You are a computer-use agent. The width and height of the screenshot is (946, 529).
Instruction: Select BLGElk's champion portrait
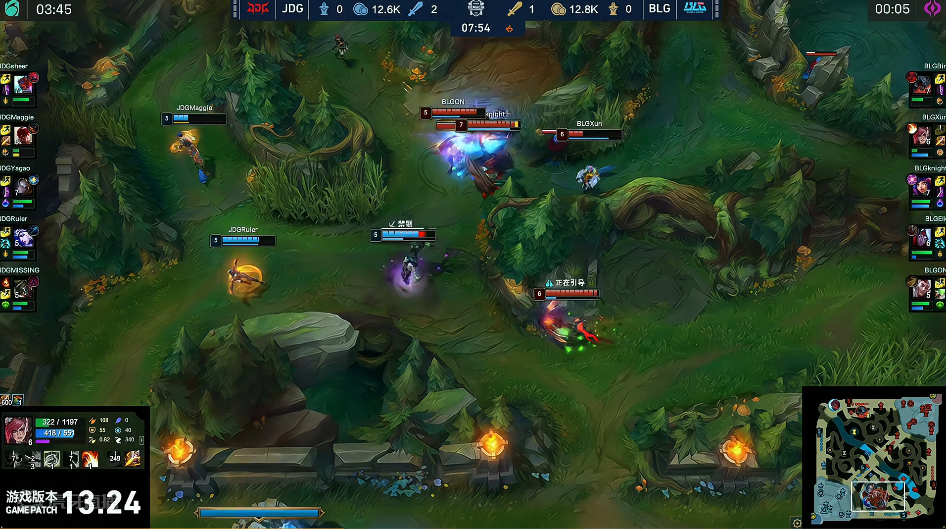(922, 237)
